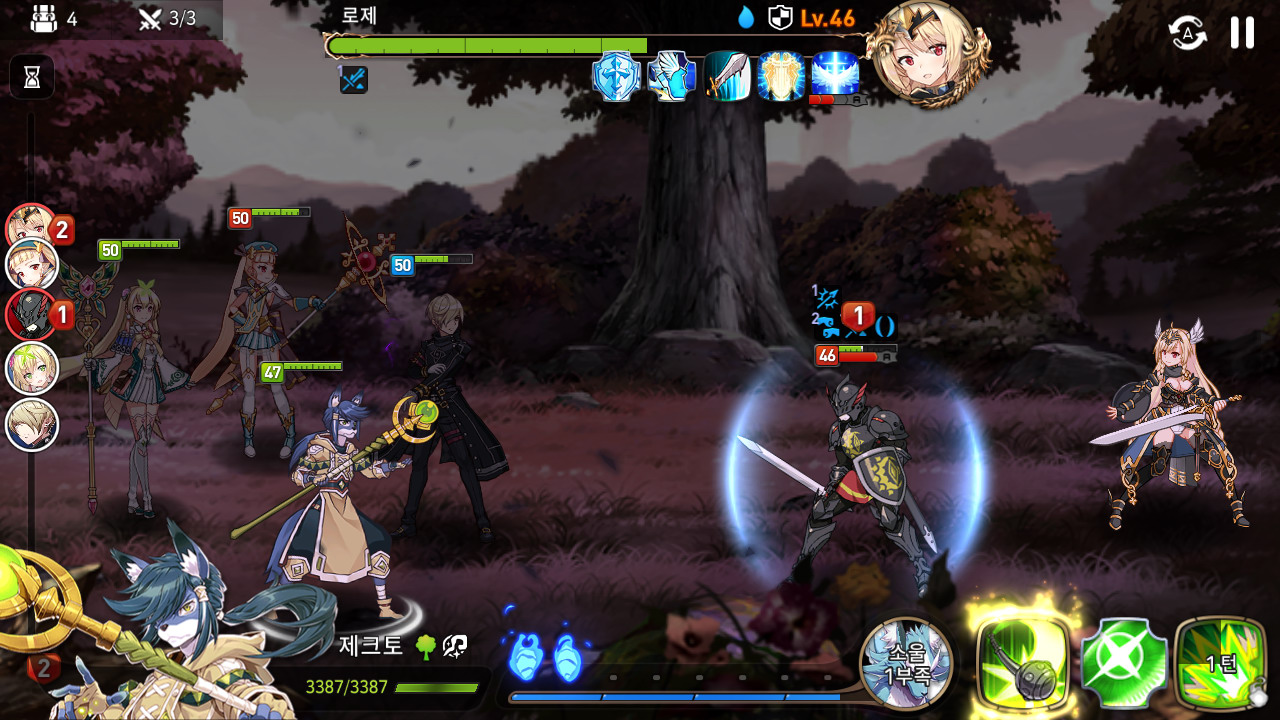Use the glowing mace skill
Viewport: 1280px width, 720px height.
click(x=1024, y=662)
